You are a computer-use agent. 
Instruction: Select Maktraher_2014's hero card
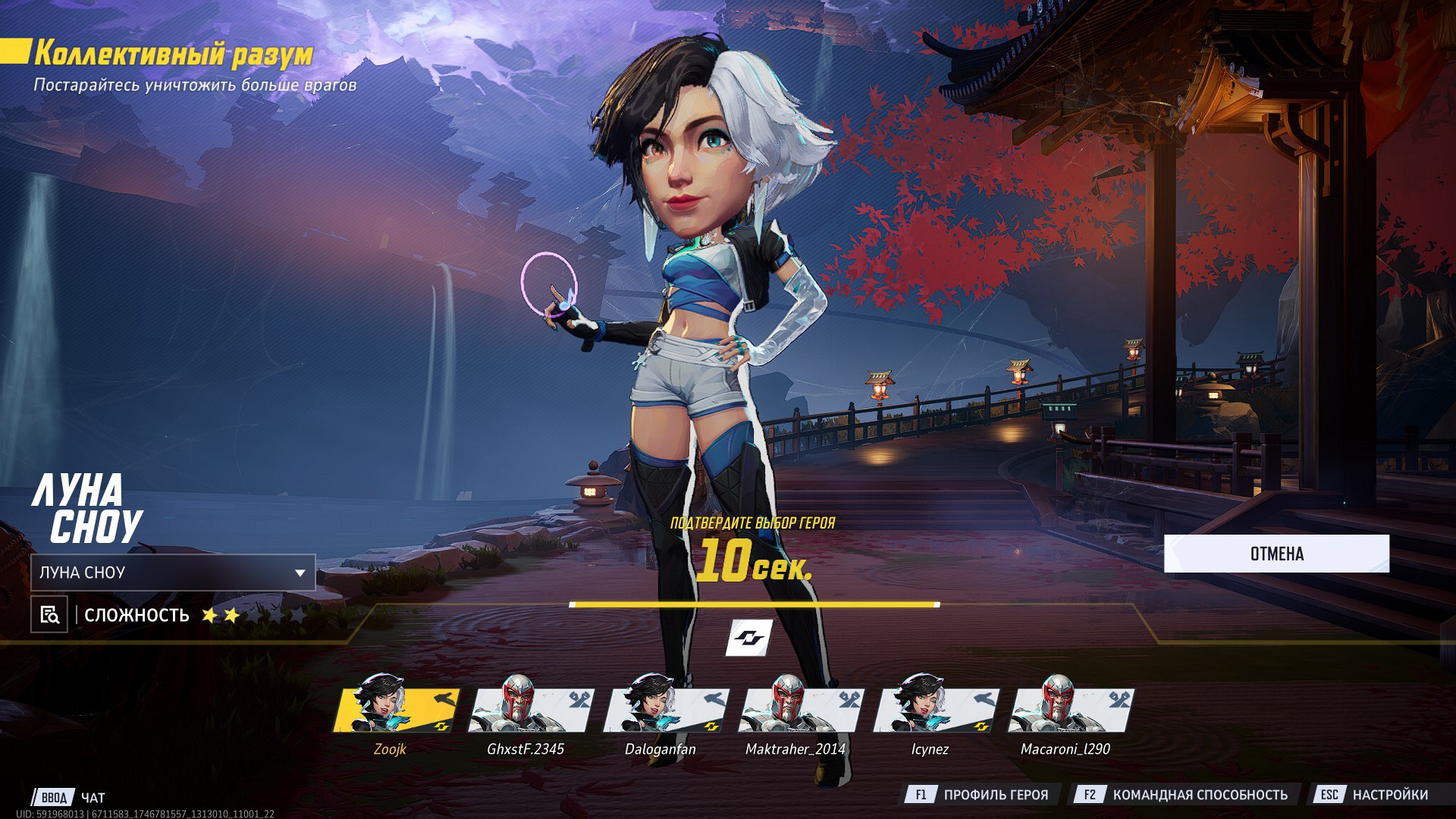pyautogui.click(x=801, y=711)
